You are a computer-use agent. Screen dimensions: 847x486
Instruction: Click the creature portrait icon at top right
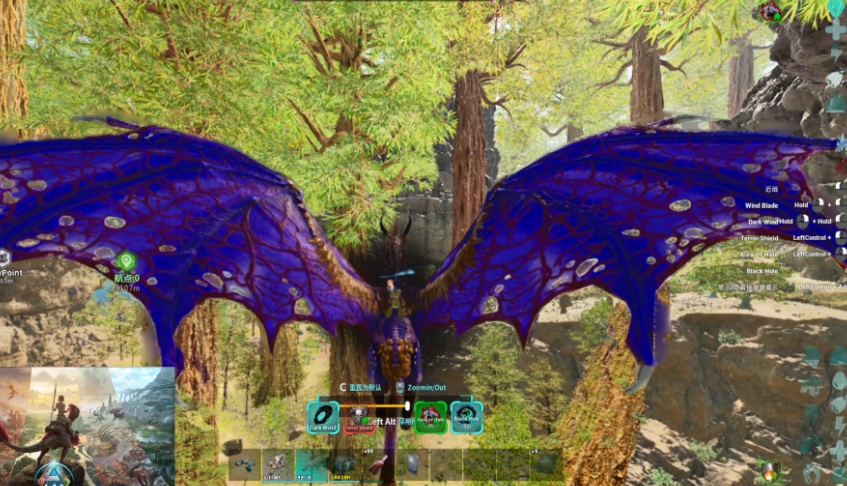[770, 12]
